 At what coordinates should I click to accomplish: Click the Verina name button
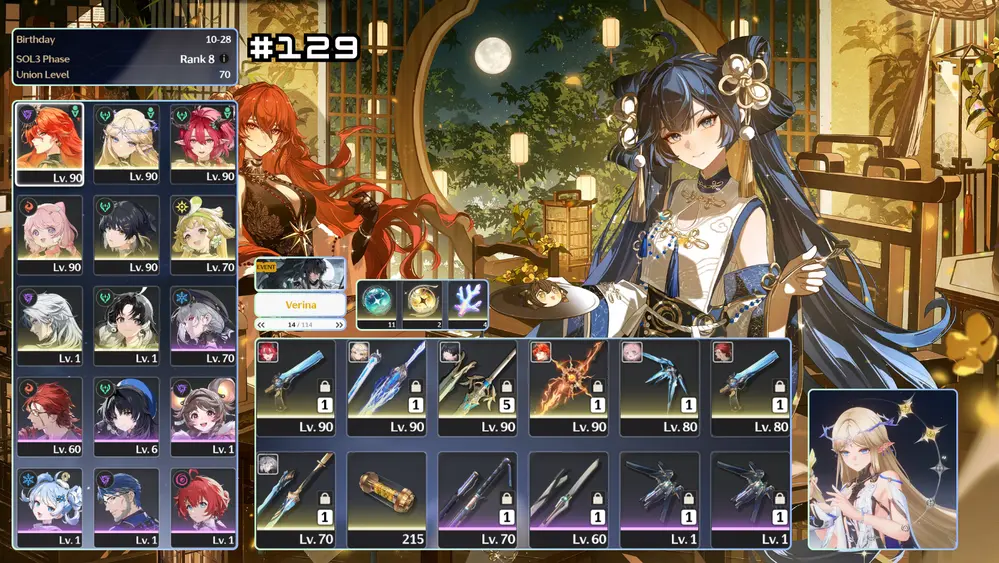click(300, 305)
